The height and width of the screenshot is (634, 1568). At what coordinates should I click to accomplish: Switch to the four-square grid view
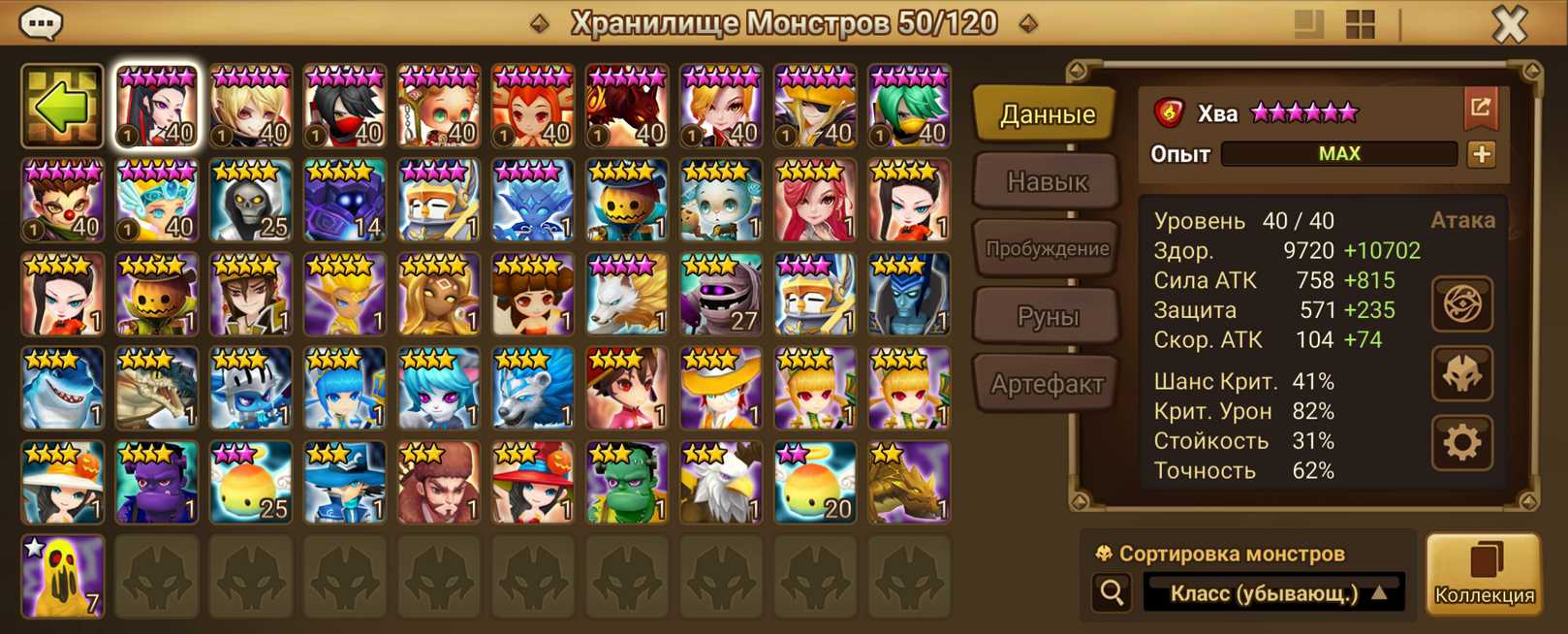(1361, 25)
